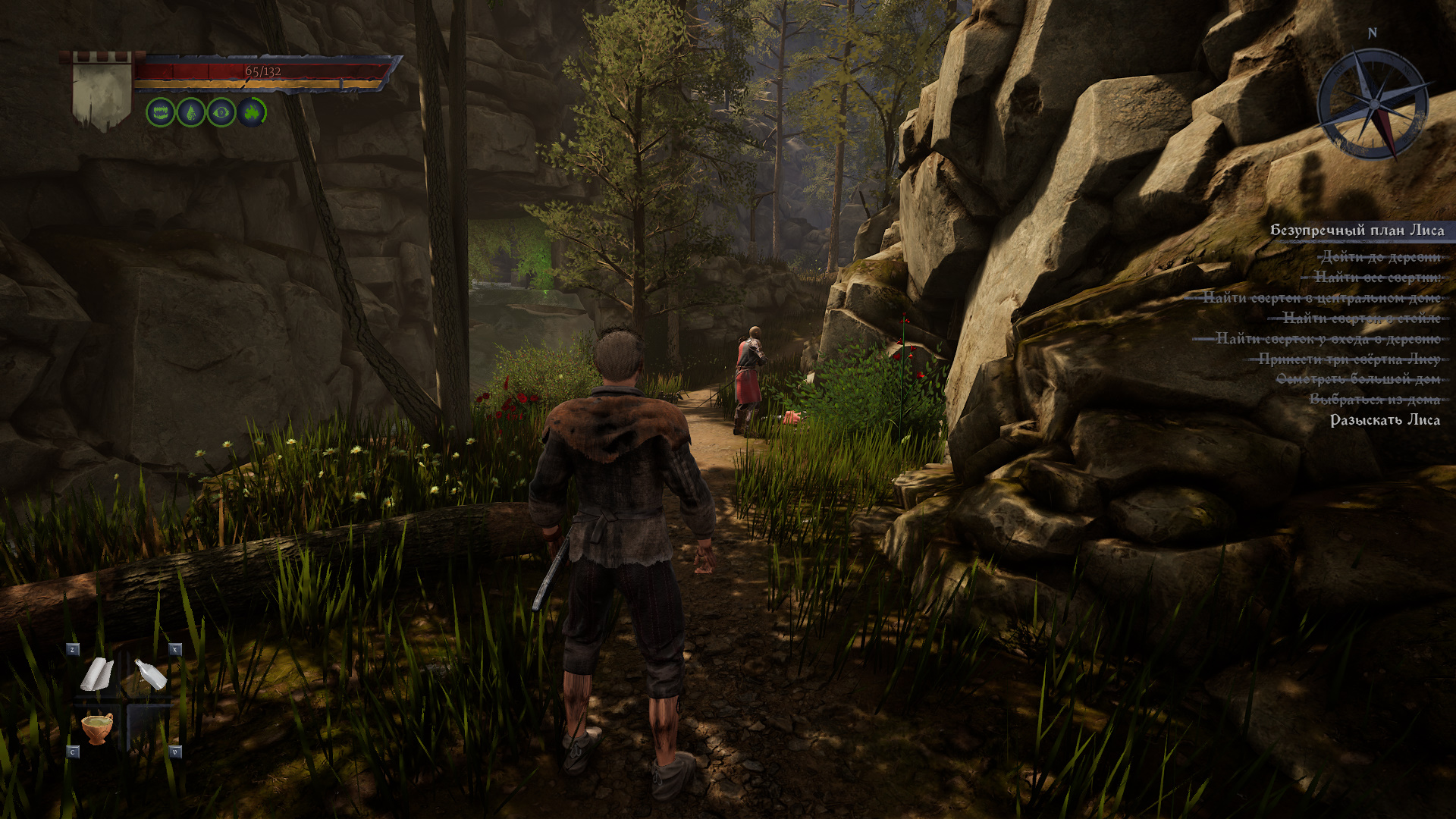
Task: Select the clay cup of green brew
Action: [97, 727]
